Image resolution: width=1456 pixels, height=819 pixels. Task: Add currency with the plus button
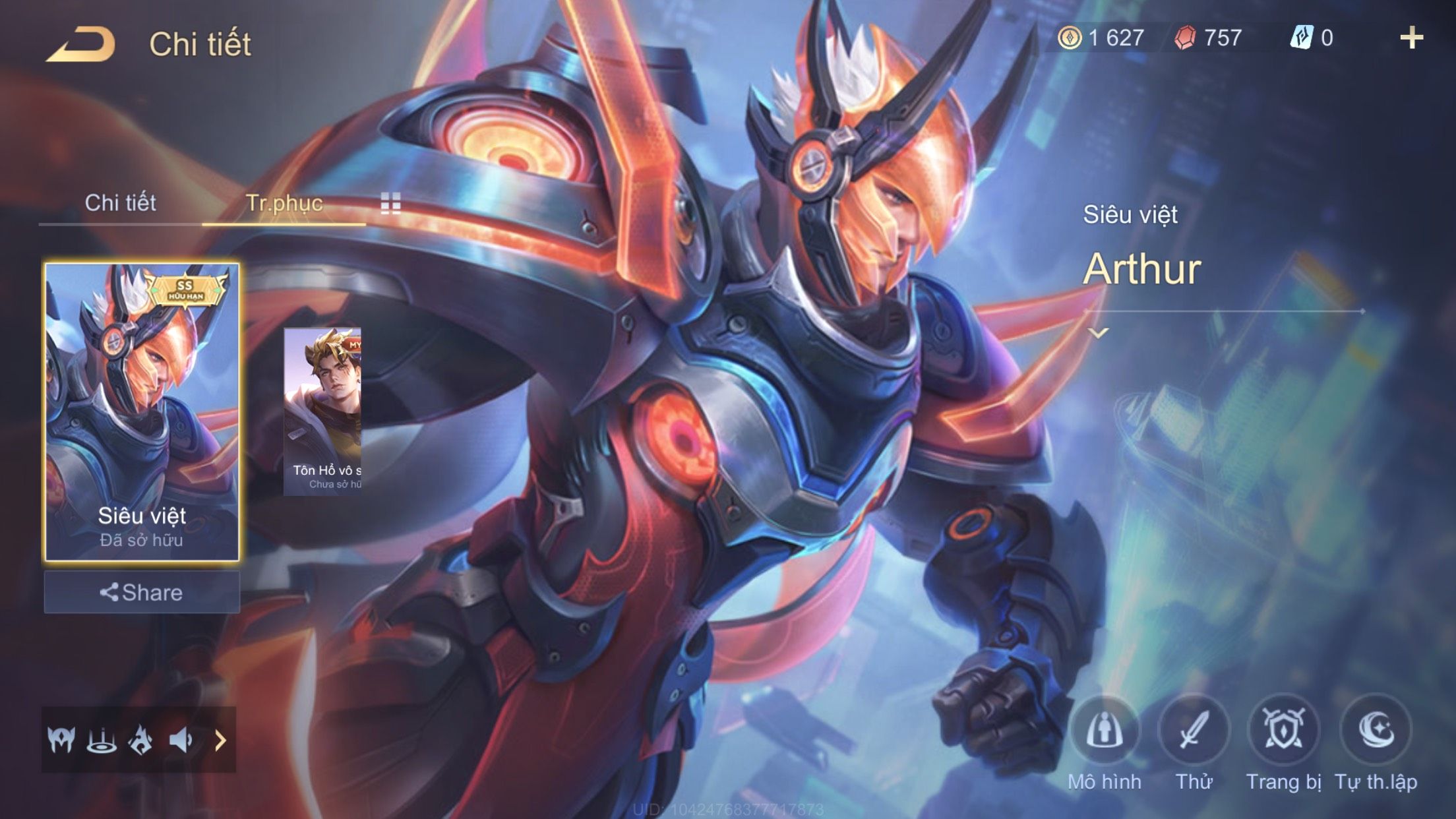coord(1411,38)
